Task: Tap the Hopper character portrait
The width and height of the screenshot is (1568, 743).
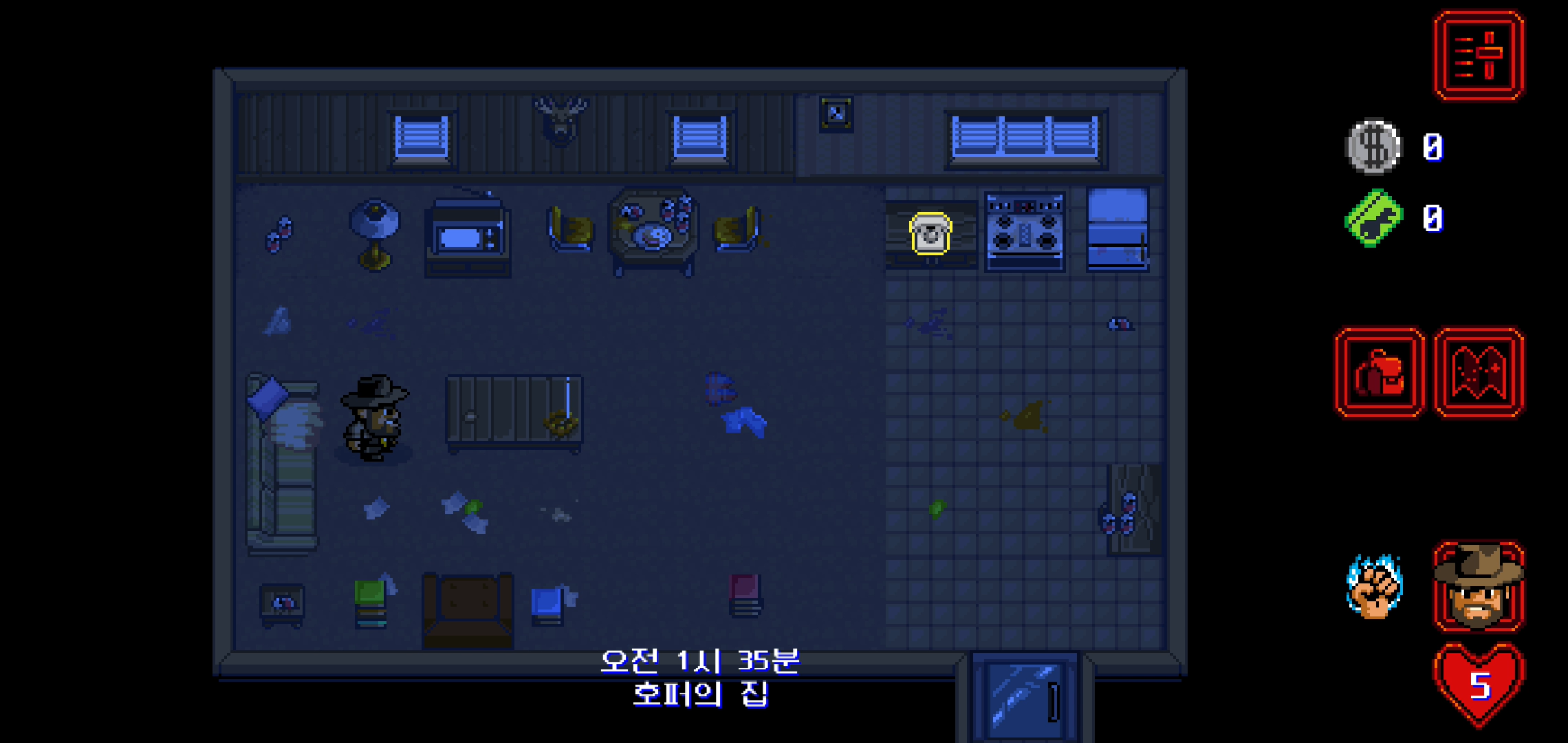Action: pyautogui.click(x=1479, y=586)
